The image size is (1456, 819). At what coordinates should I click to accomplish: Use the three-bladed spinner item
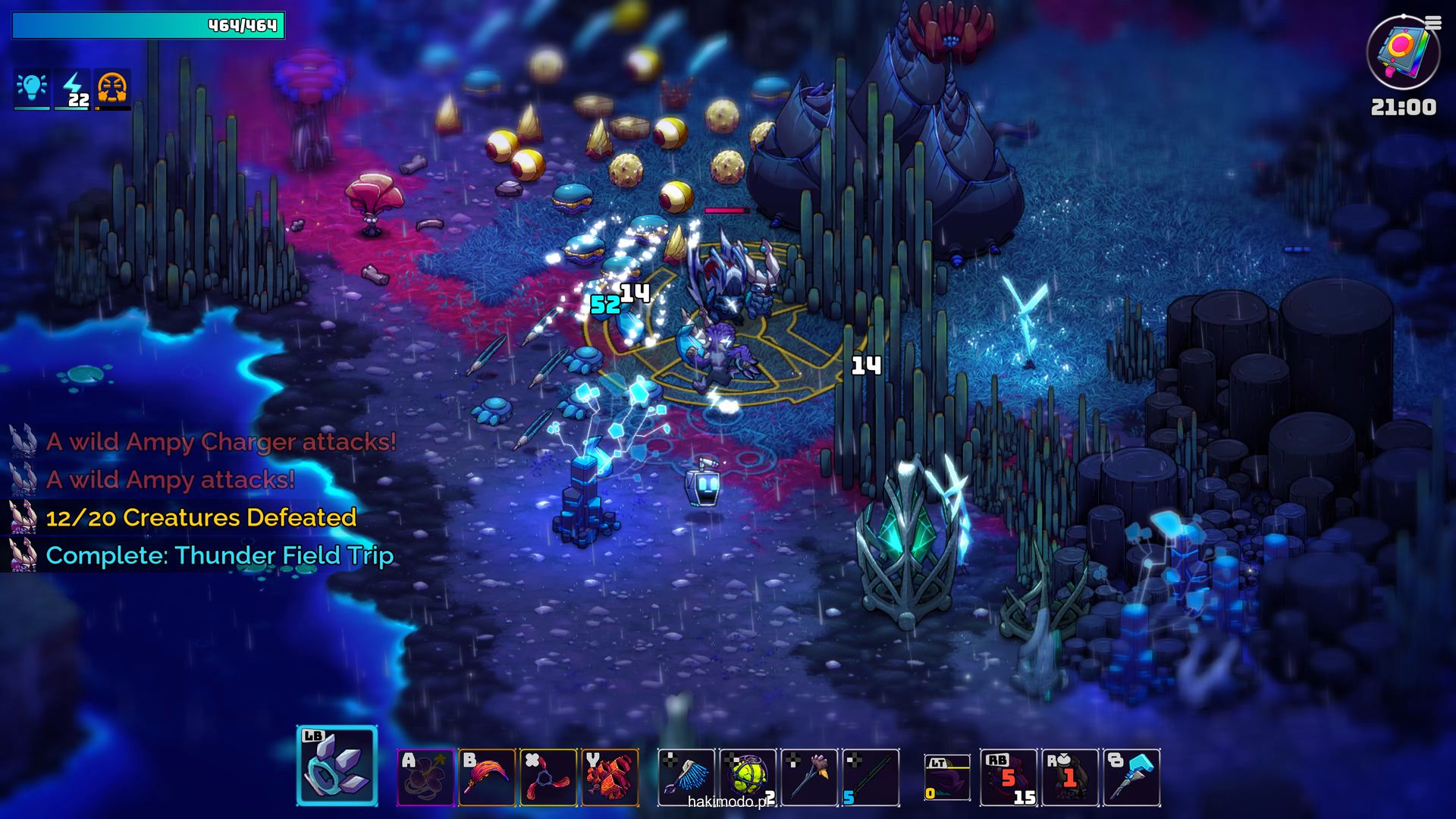(x=548, y=777)
